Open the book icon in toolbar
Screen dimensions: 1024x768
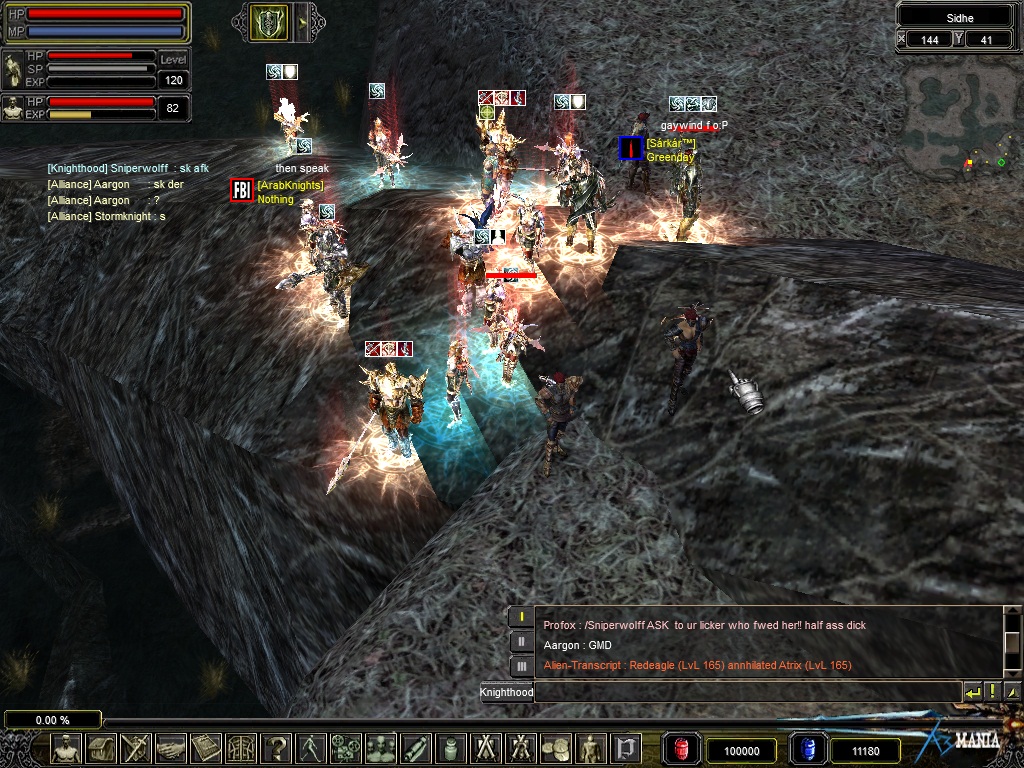tap(205, 748)
